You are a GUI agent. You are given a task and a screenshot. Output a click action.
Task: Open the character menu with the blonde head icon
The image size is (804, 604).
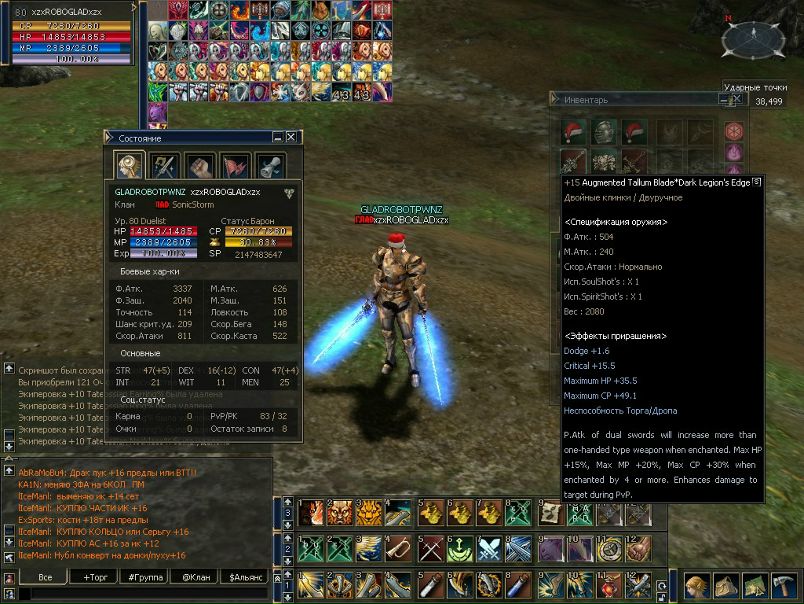tap(696, 586)
